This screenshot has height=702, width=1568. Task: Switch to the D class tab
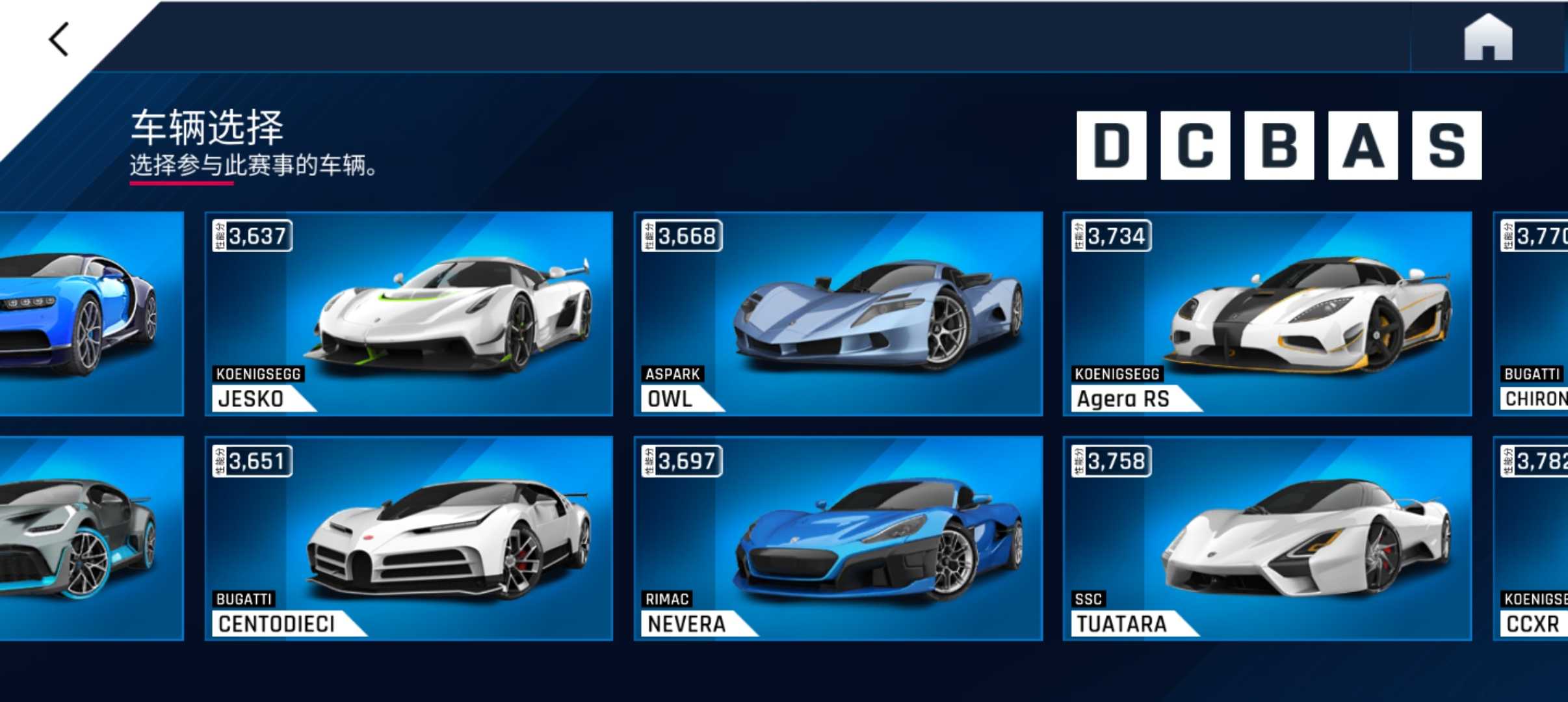(x=1111, y=146)
